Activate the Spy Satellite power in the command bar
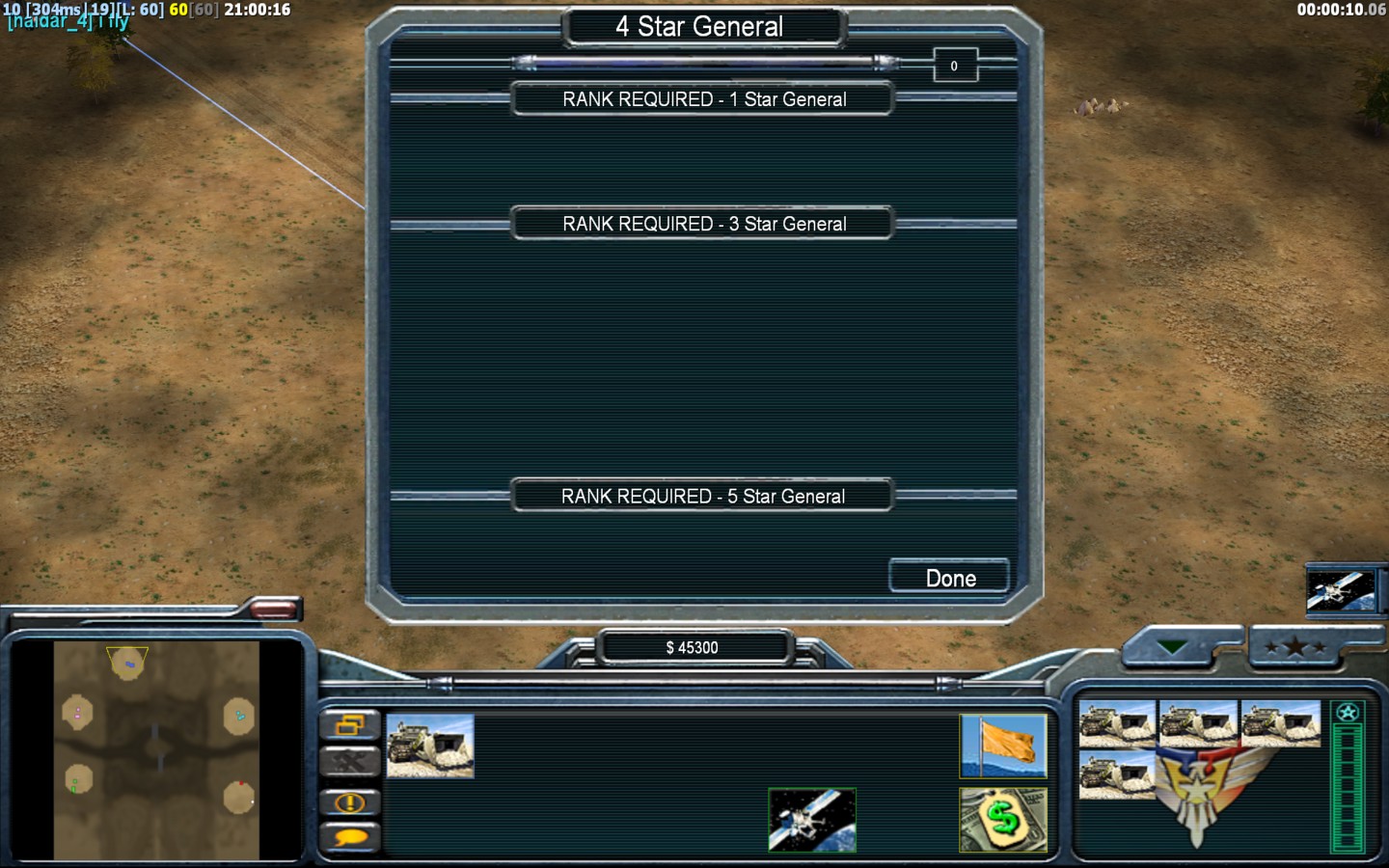The image size is (1389, 868). [x=812, y=820]
